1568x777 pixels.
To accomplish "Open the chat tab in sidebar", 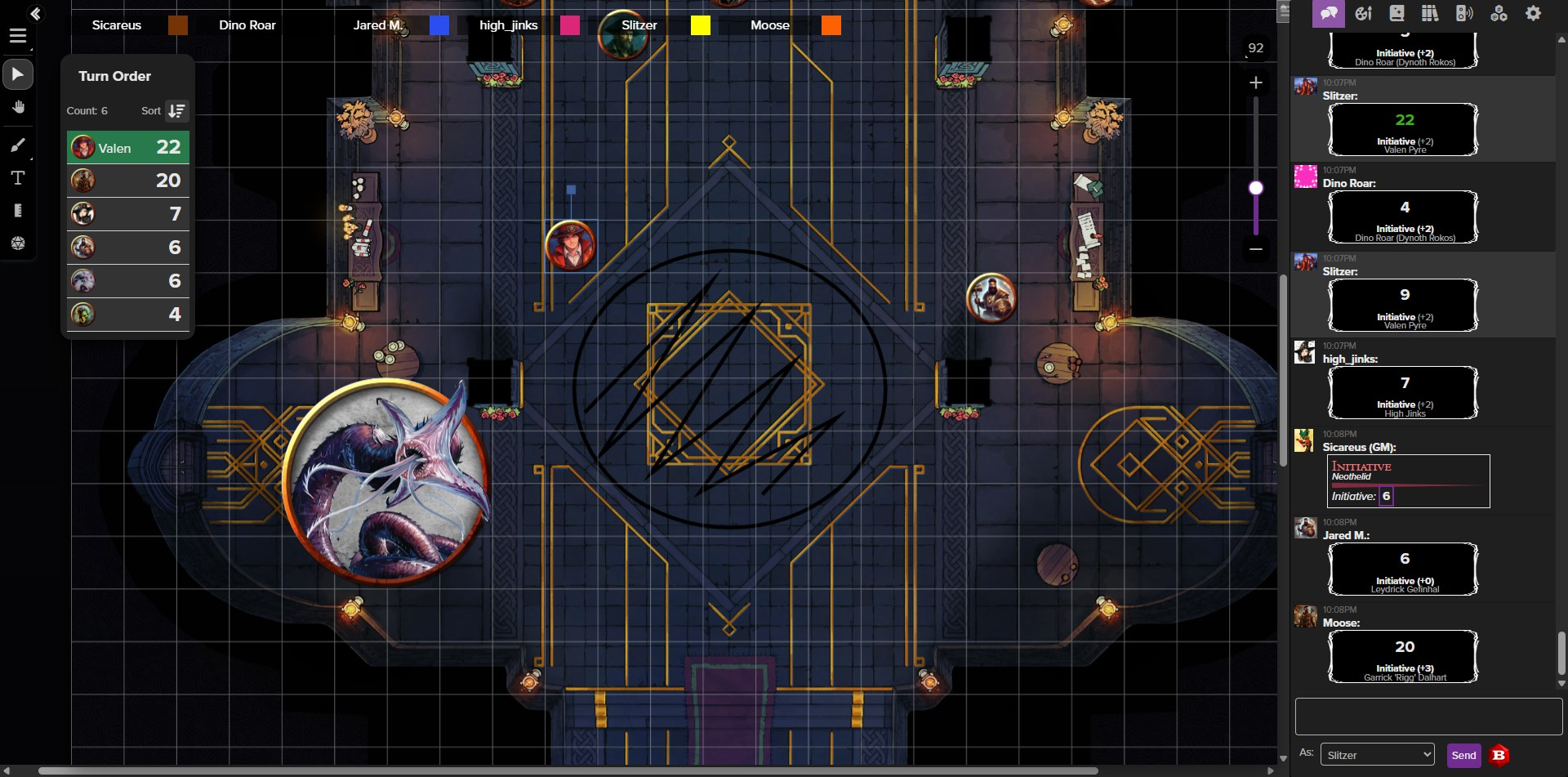I will [x=1328, y=13].
